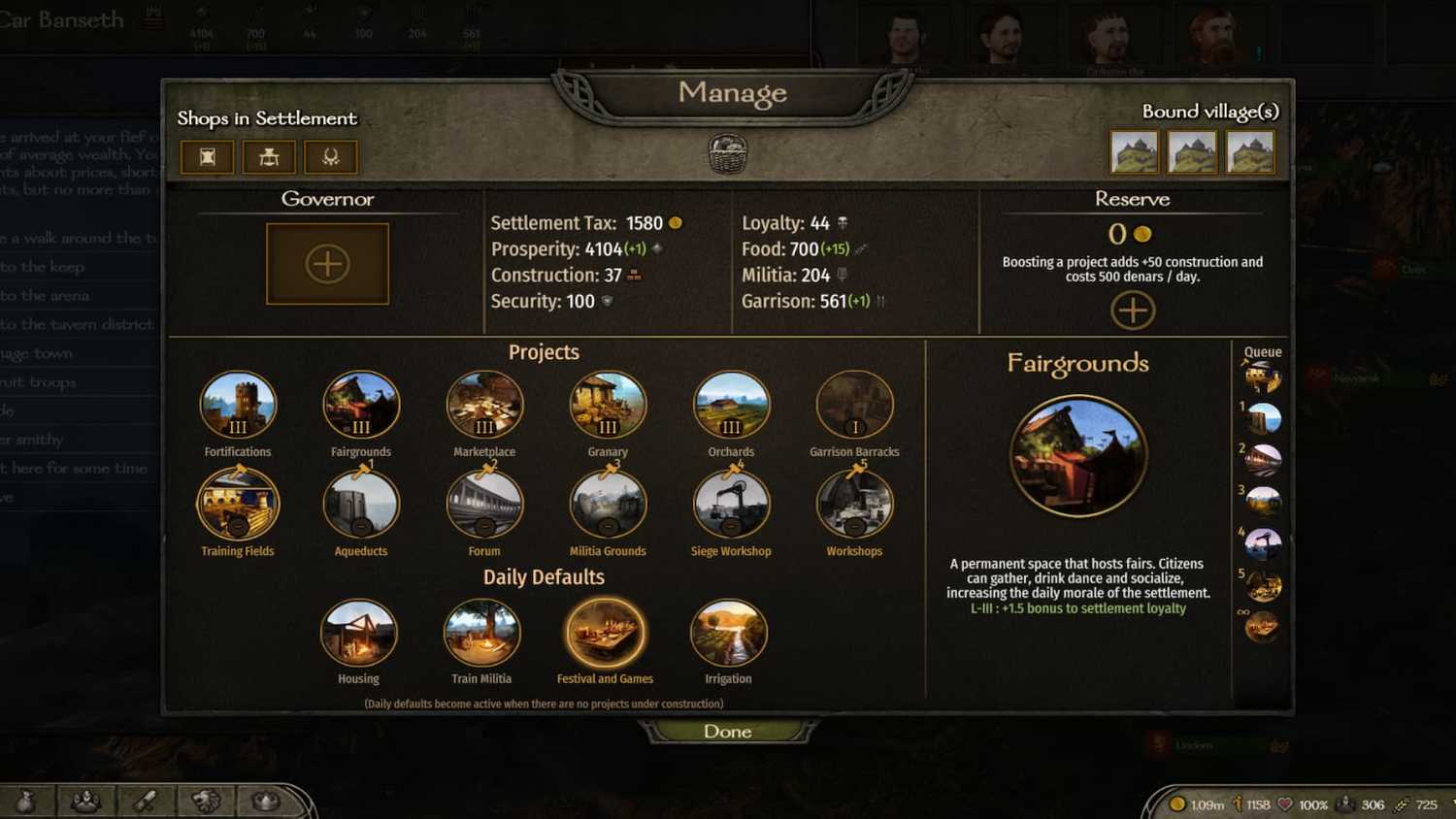Click the wreath shop icon in Shops in Settlement
The width and height of the screenshot is (1456, 819).
[x=330, y=156]
